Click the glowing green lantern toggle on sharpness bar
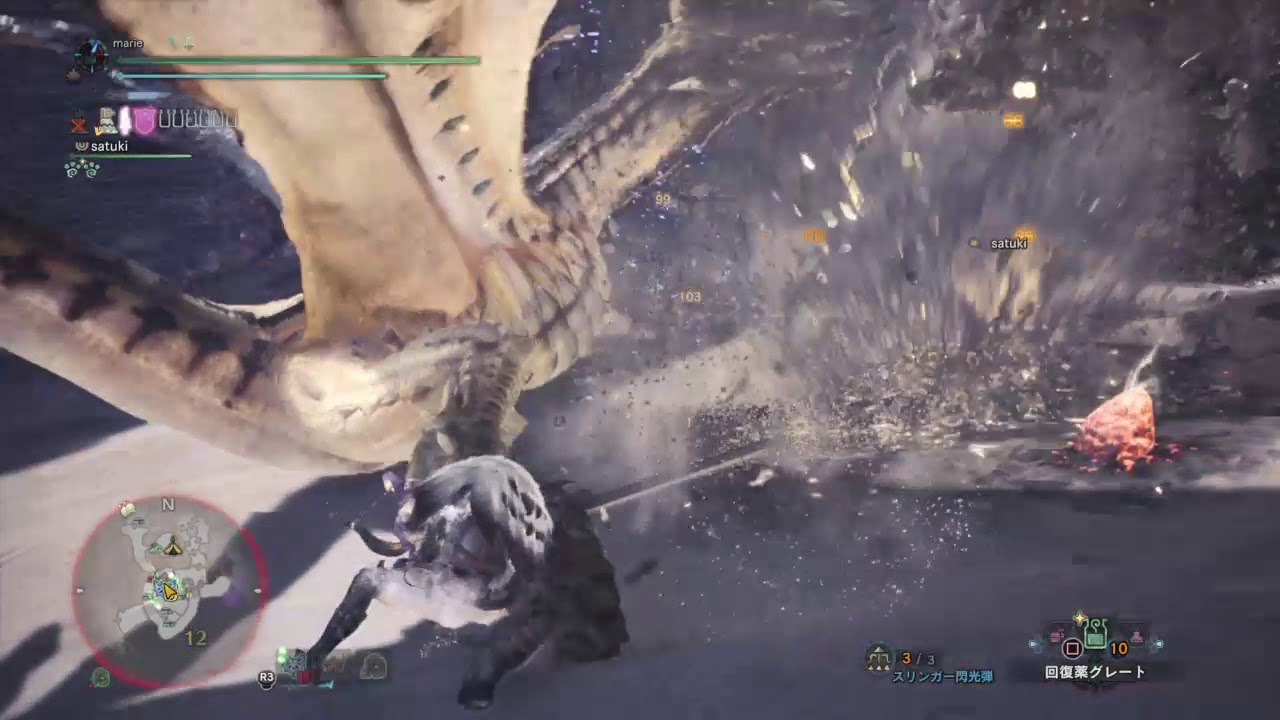 [282, 655]
